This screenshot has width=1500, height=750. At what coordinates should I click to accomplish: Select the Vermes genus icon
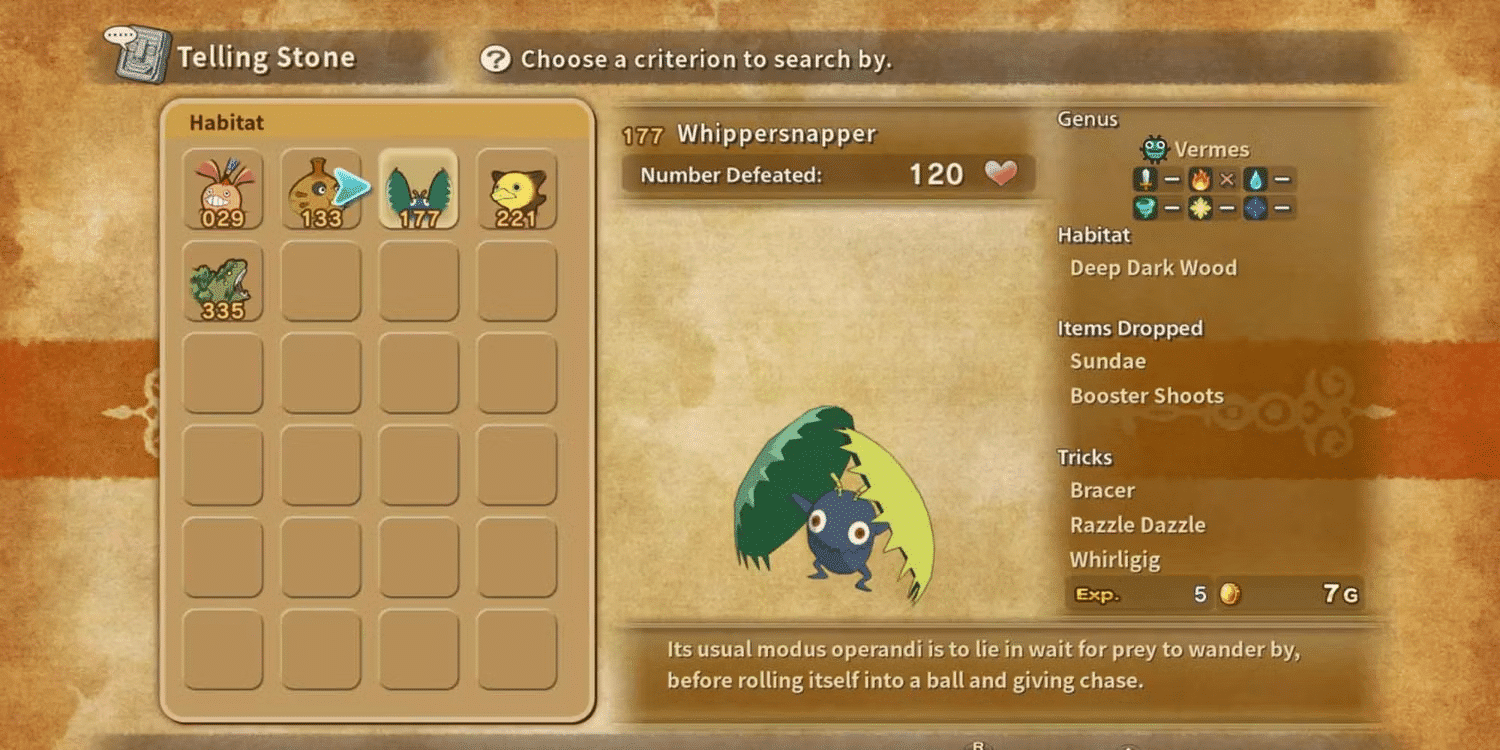pyautogui.click(x=1154, y=148)
